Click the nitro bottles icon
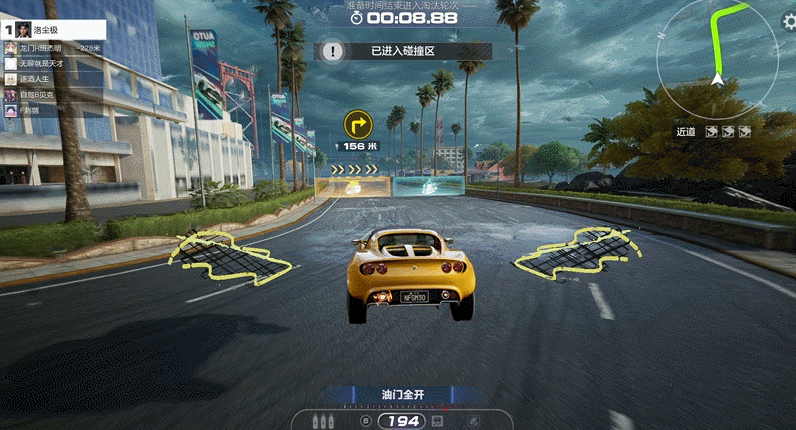Screen dimensions: 796x430 324,421
